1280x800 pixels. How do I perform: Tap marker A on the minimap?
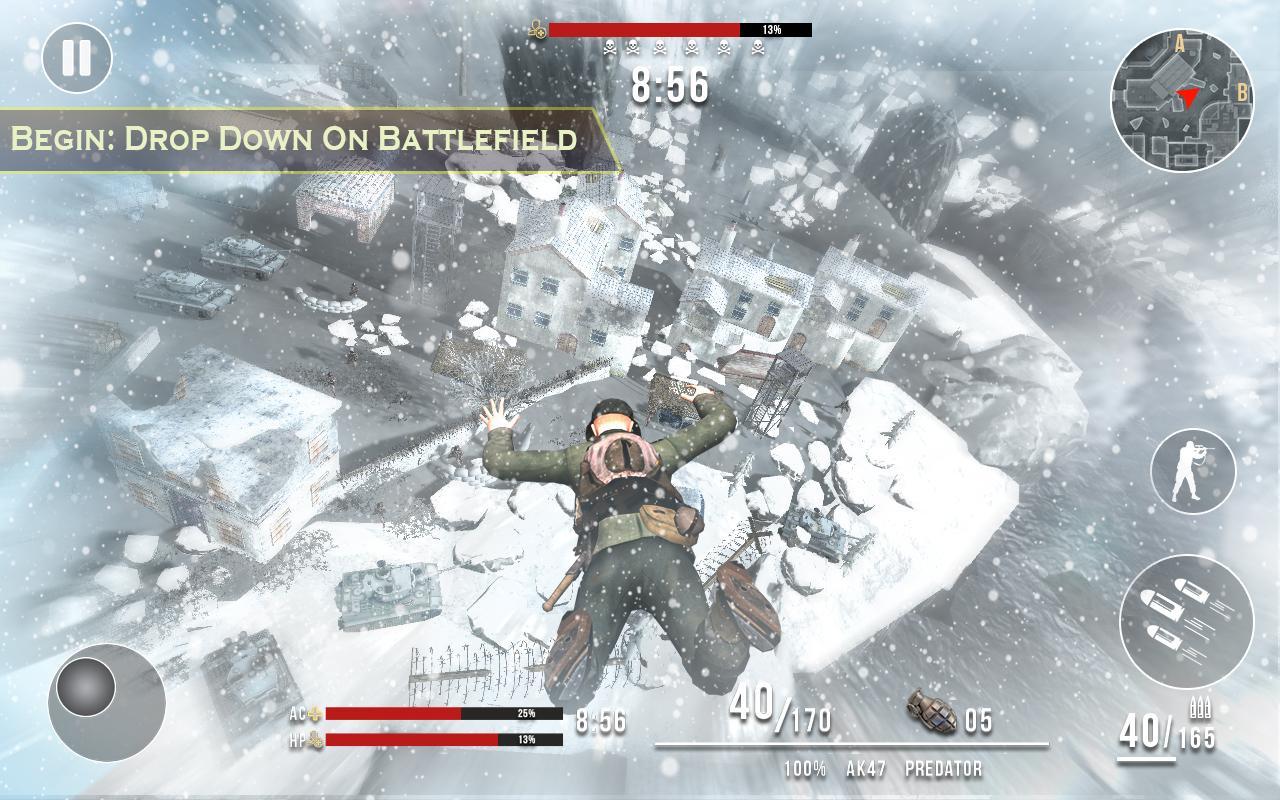1180,44
